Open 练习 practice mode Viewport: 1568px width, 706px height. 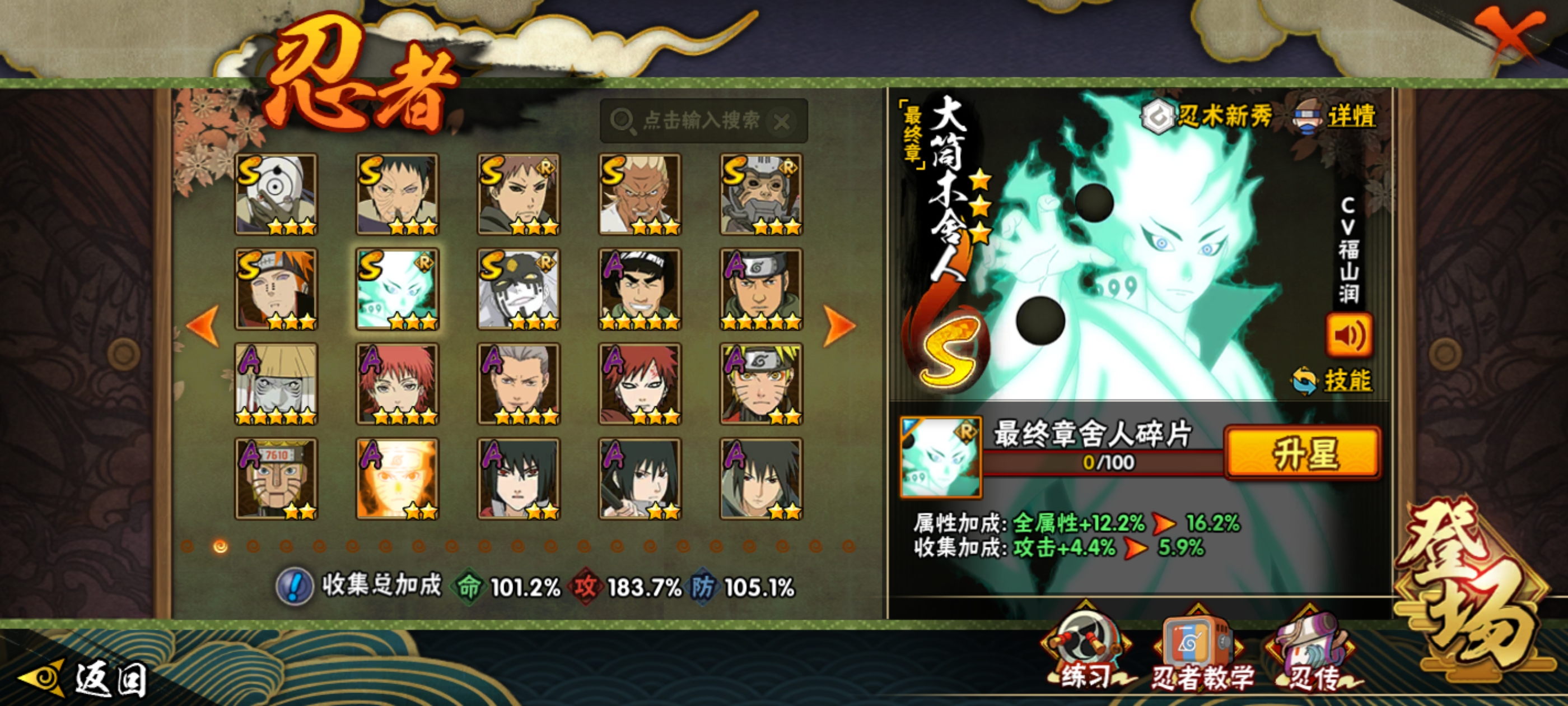[x=1086, y=655]
